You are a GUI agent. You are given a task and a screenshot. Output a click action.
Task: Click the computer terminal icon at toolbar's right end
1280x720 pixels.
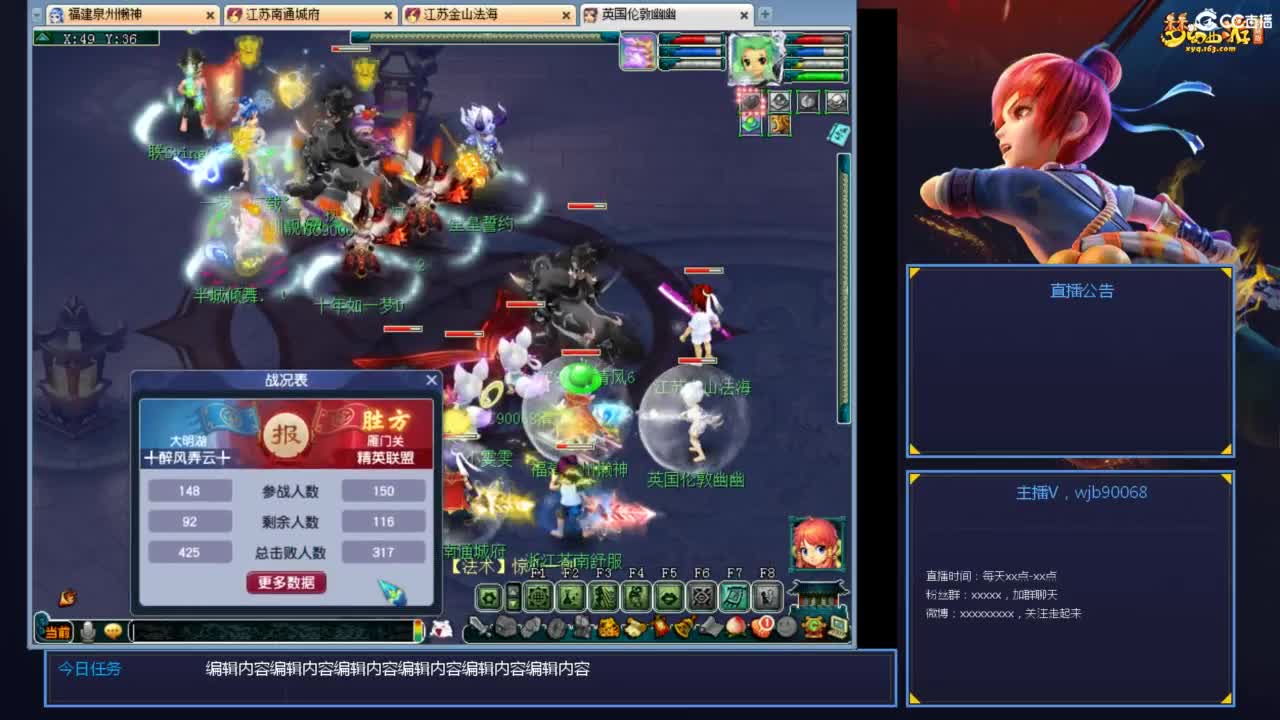[840, 625]
